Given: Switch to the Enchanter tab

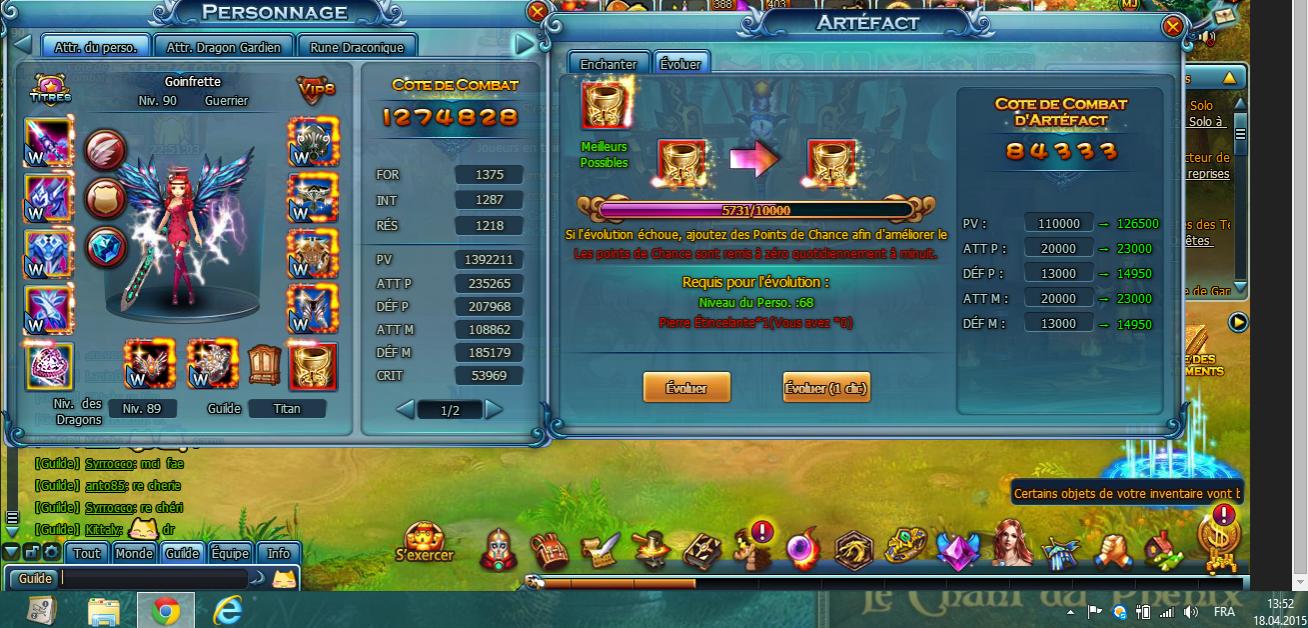Looking at the screenshot, I should click(x=609, y=64).
